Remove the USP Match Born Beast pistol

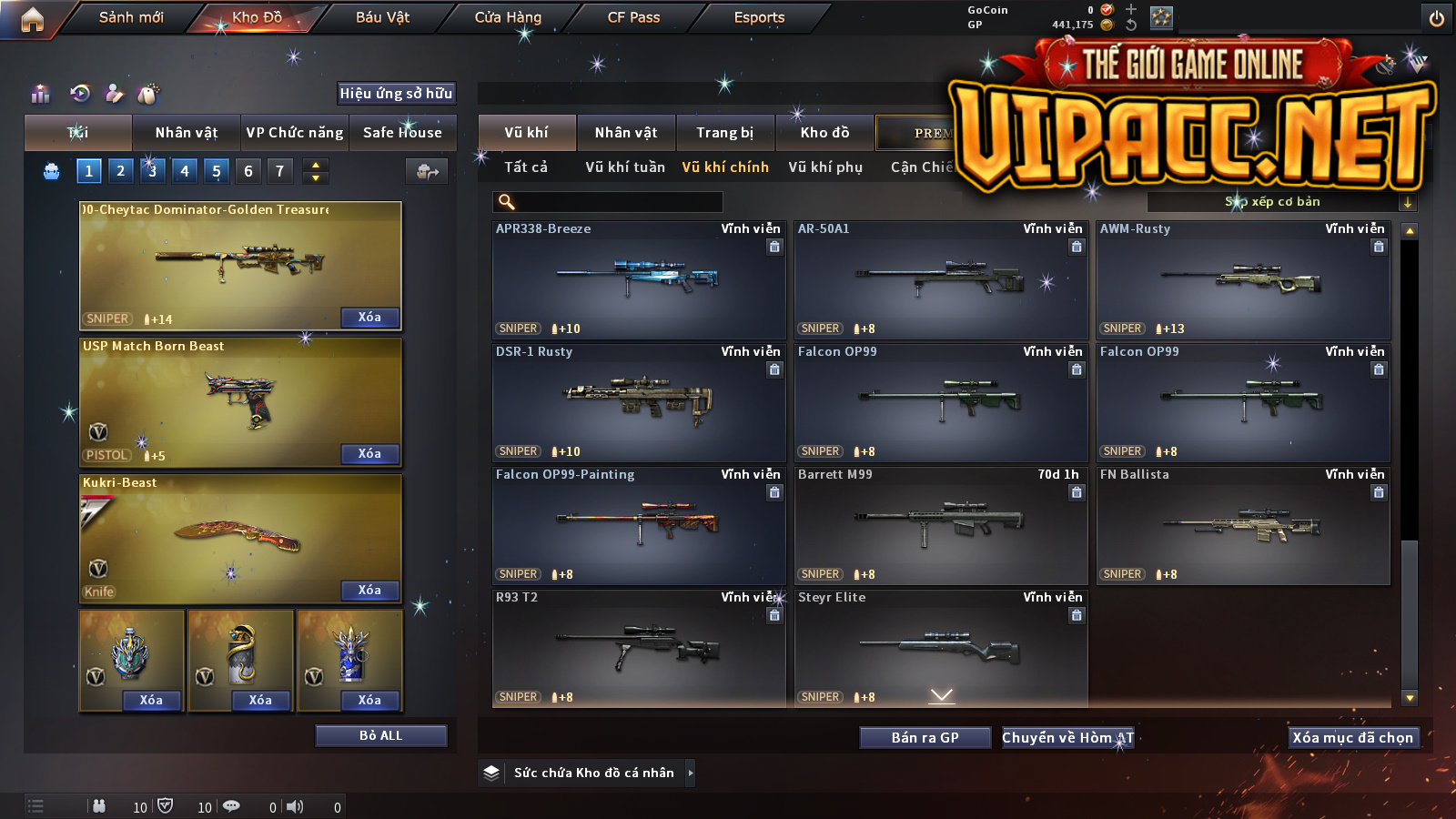tap(369, 453)
